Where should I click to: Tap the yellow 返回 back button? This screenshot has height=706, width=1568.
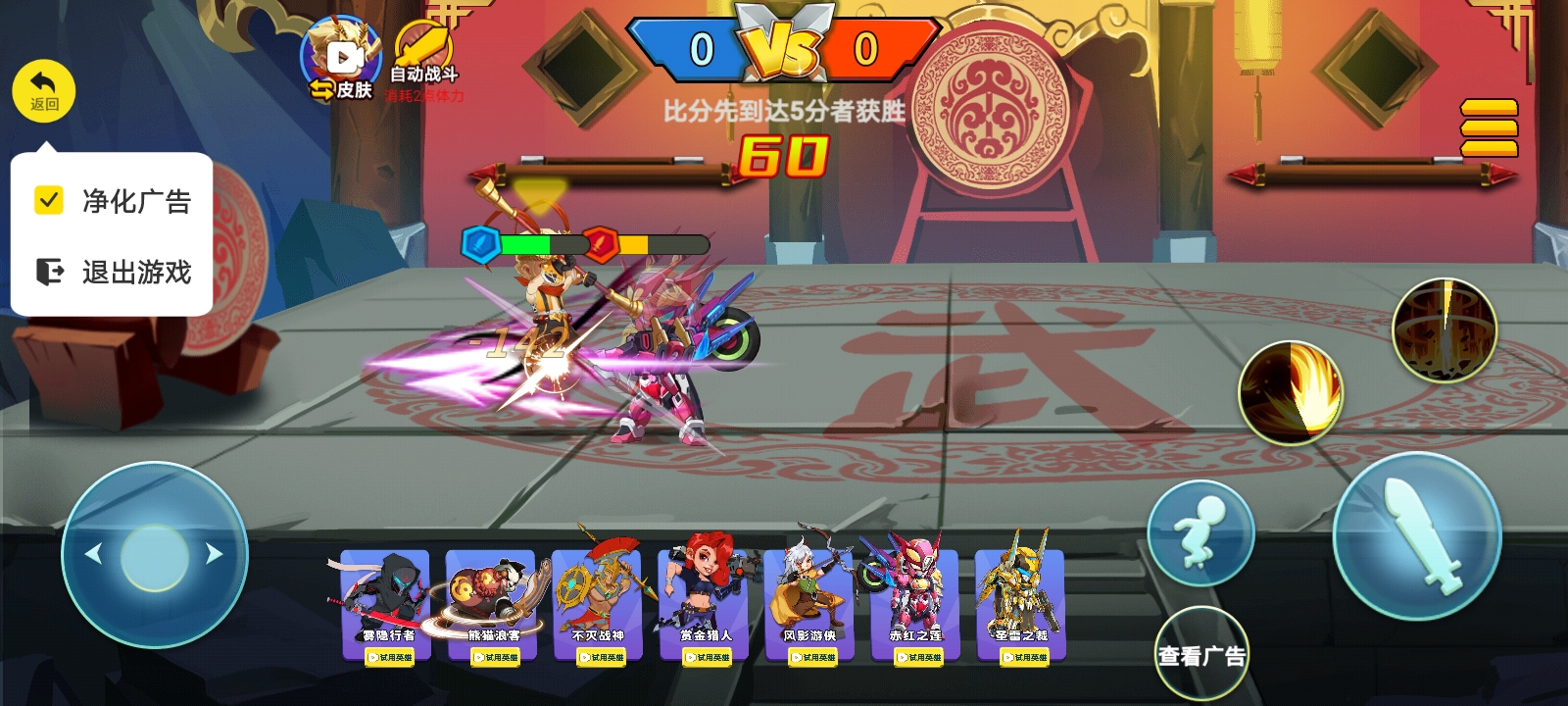pyautogui.click(x=44, y=91)
